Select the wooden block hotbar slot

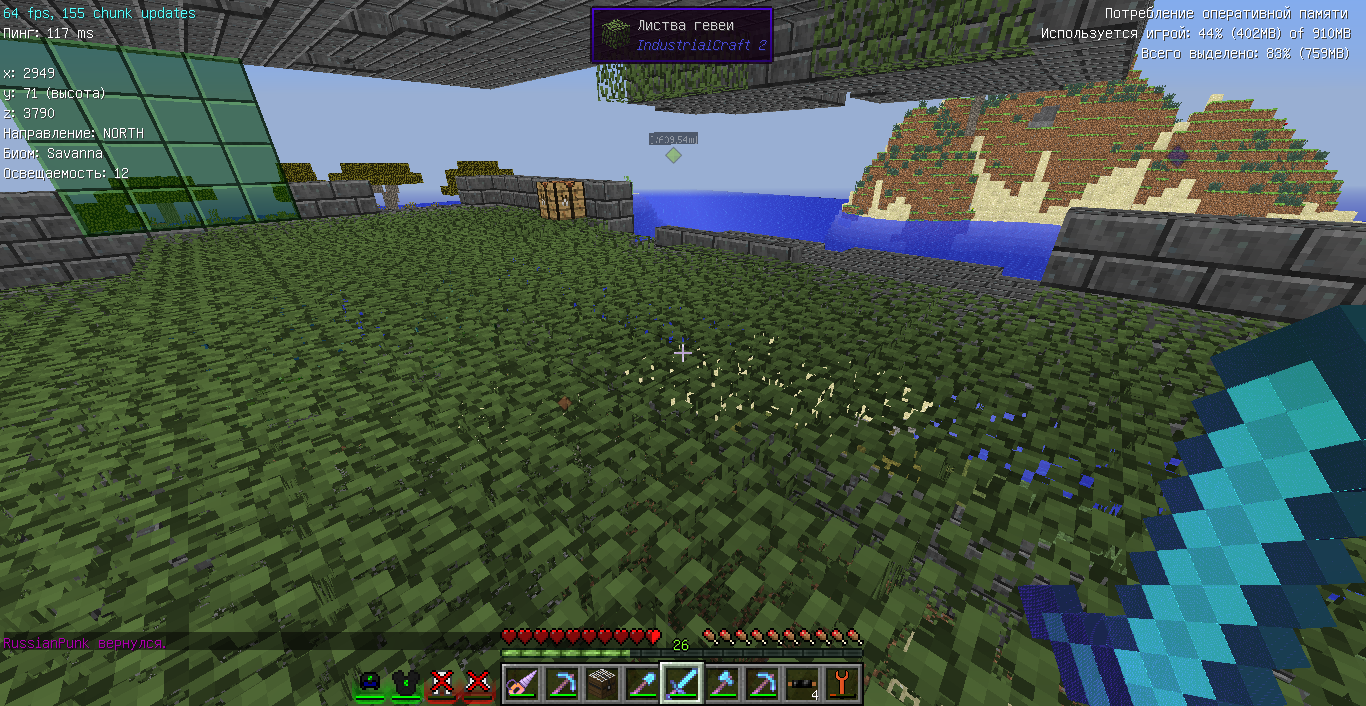601,684
